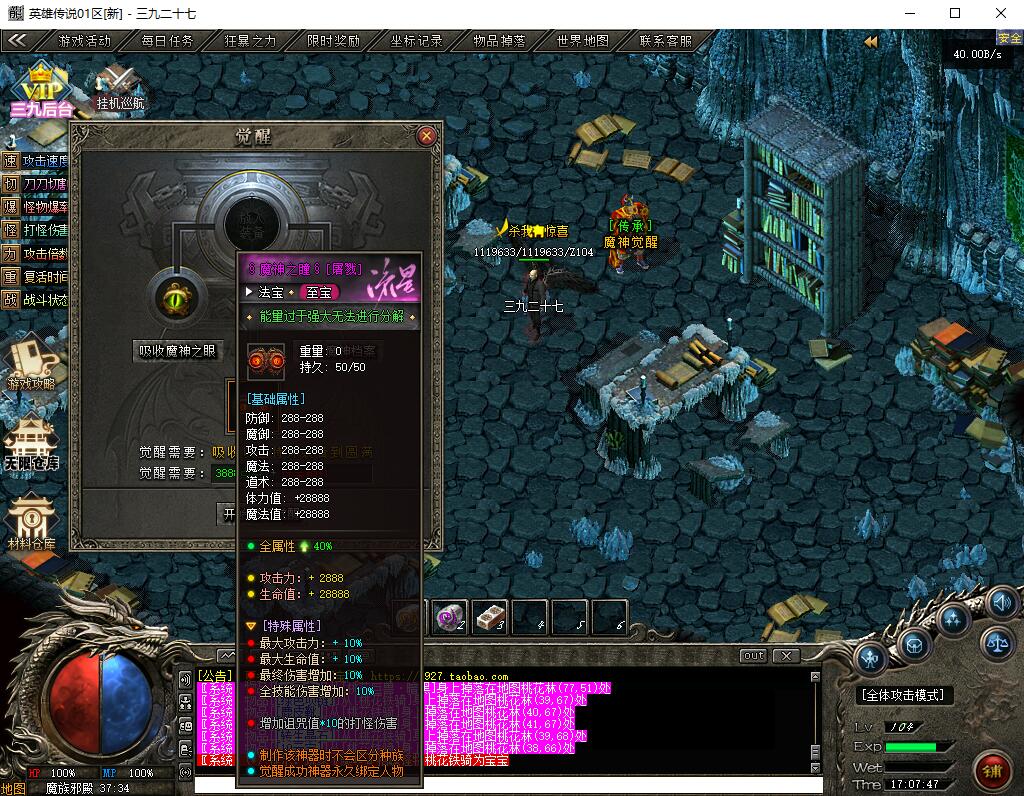Maximize the game window
The image size is (1024, 796).
(955, 13)
